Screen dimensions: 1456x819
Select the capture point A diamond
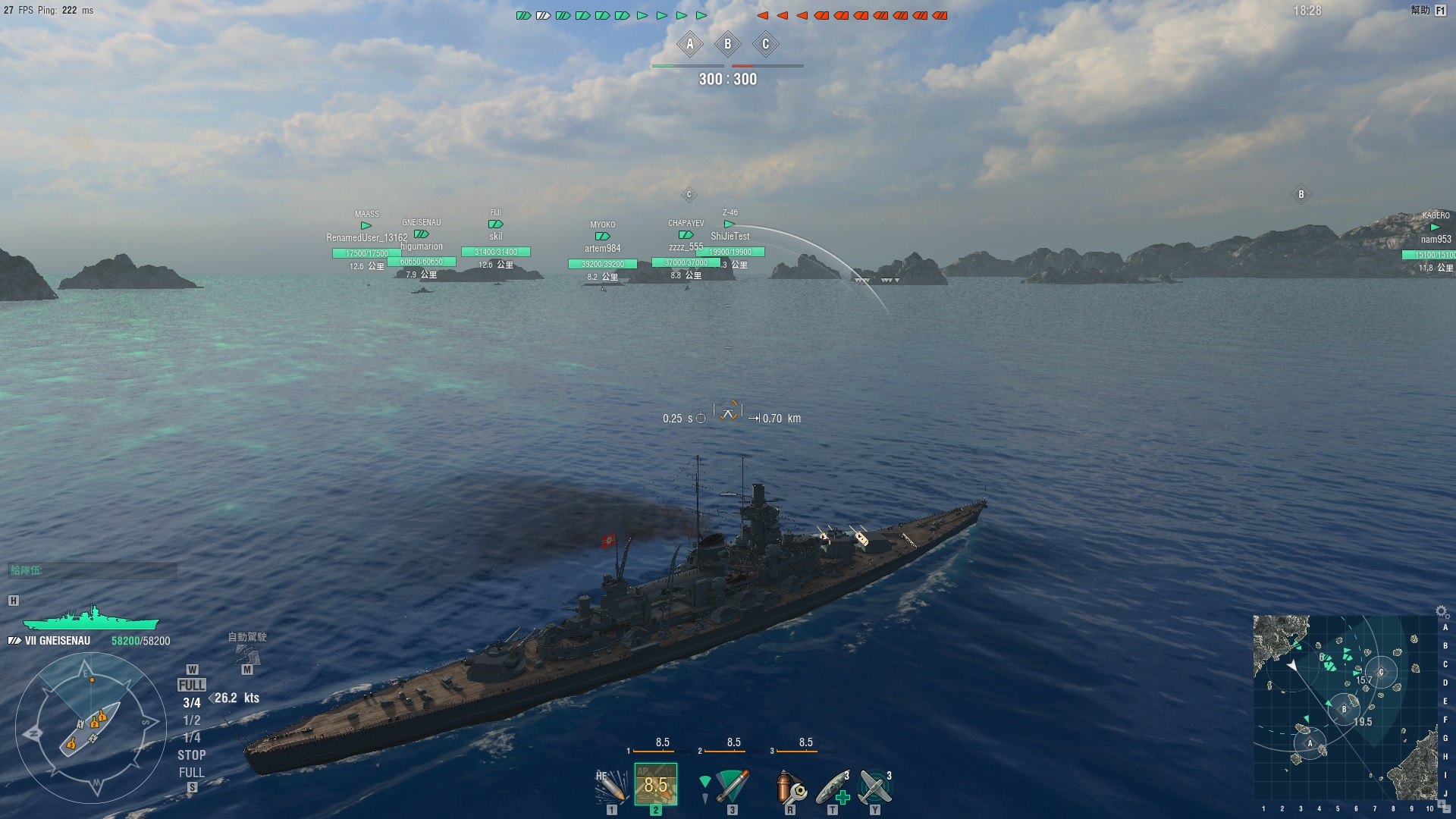click(x=690, y=44)
